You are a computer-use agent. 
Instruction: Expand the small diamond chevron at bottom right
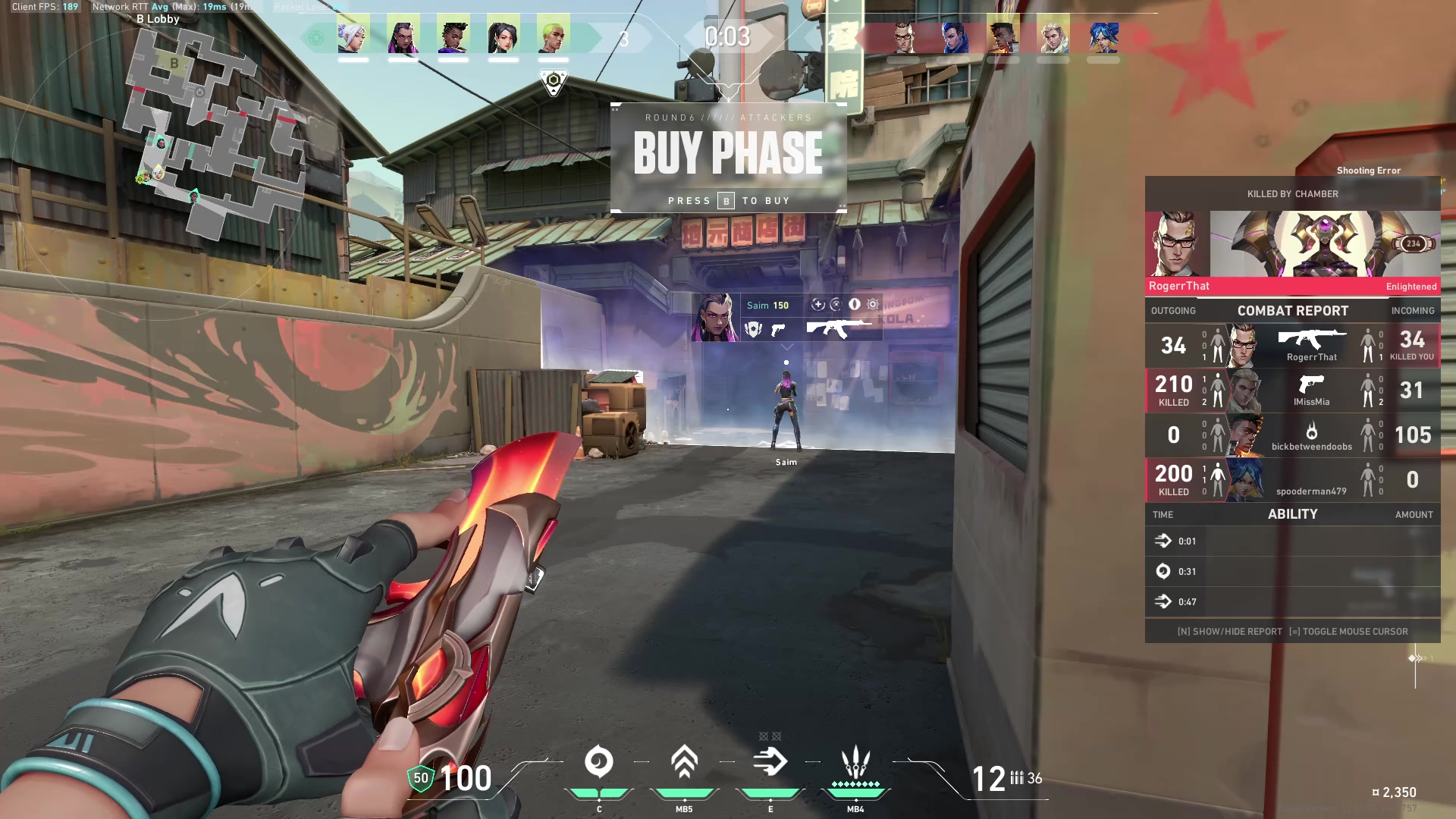[x=1412, y=660]
